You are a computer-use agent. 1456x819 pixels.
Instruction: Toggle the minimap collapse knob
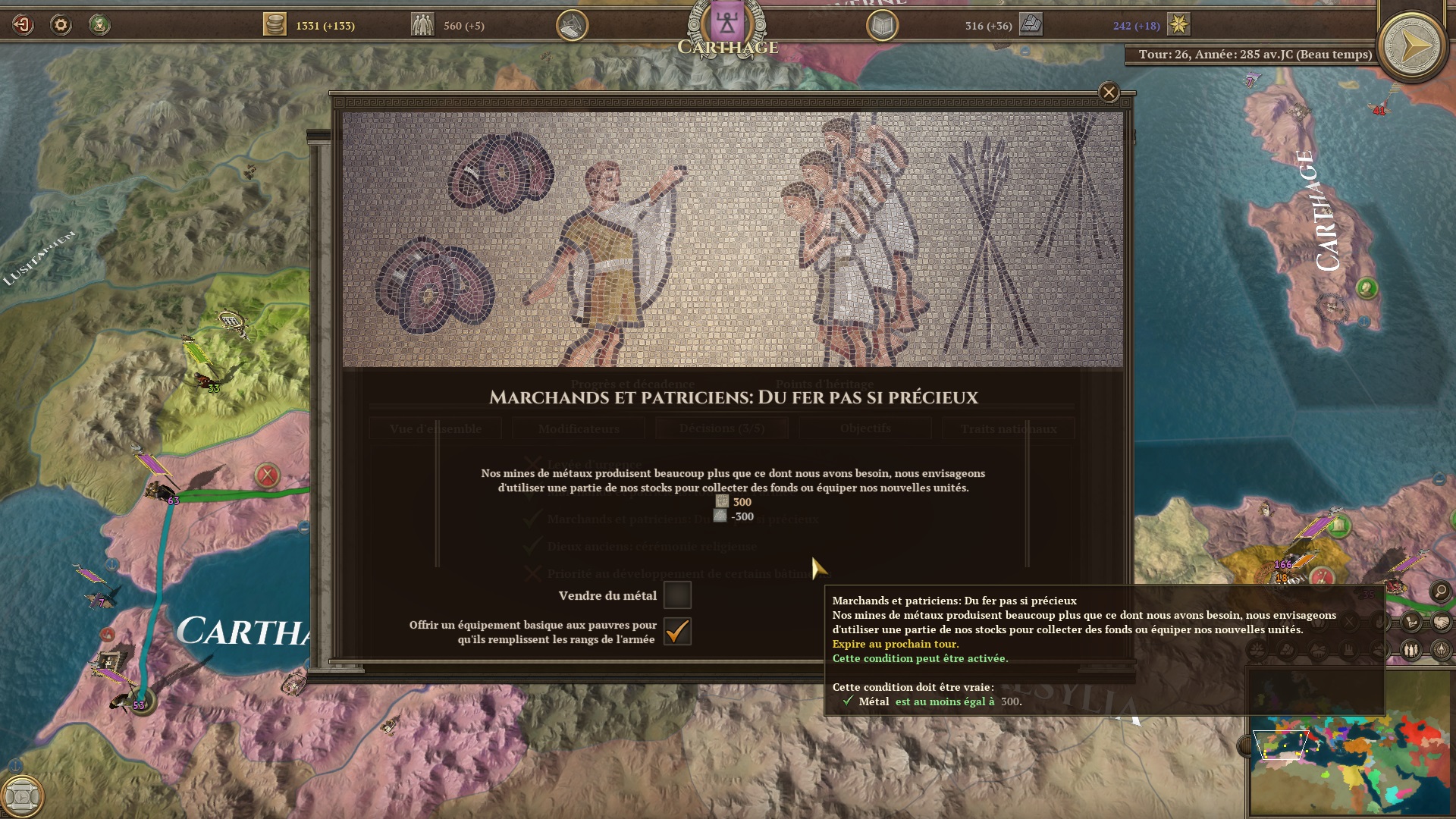click(1244, 746)
